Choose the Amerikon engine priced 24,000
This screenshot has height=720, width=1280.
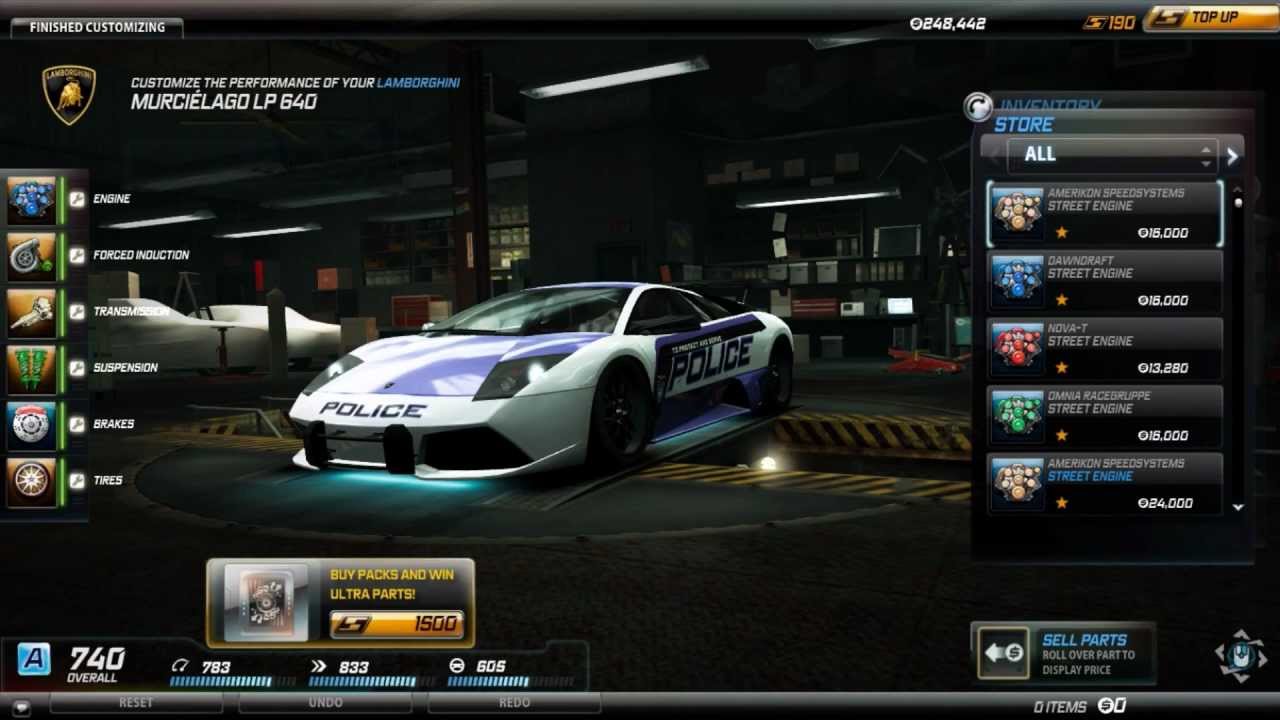[1104, 484]
